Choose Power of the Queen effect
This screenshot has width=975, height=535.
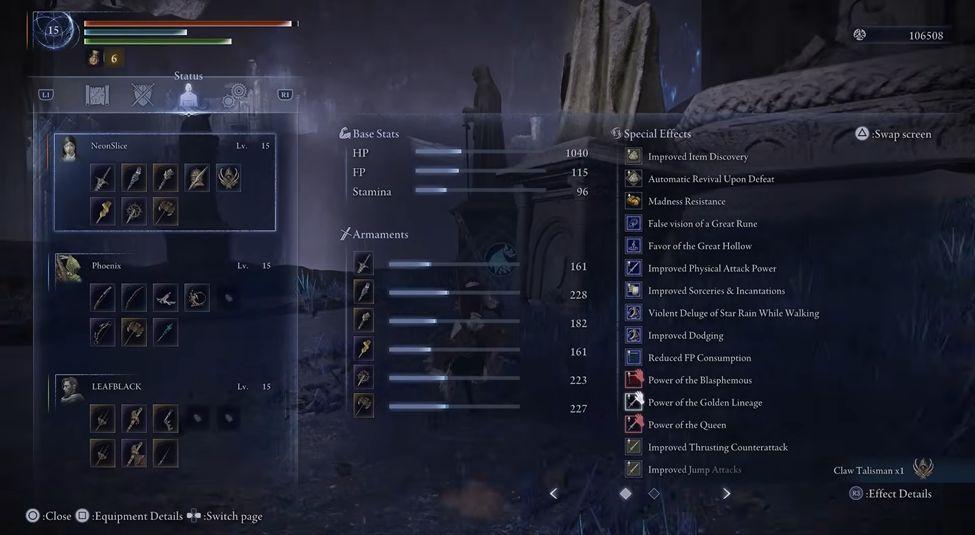(x=686, y=425)
